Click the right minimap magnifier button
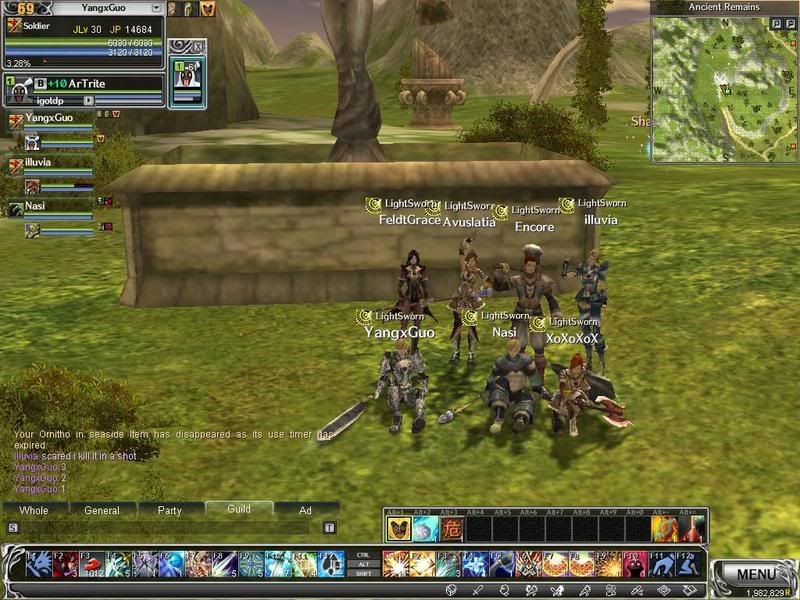 [x=789, y=23]
